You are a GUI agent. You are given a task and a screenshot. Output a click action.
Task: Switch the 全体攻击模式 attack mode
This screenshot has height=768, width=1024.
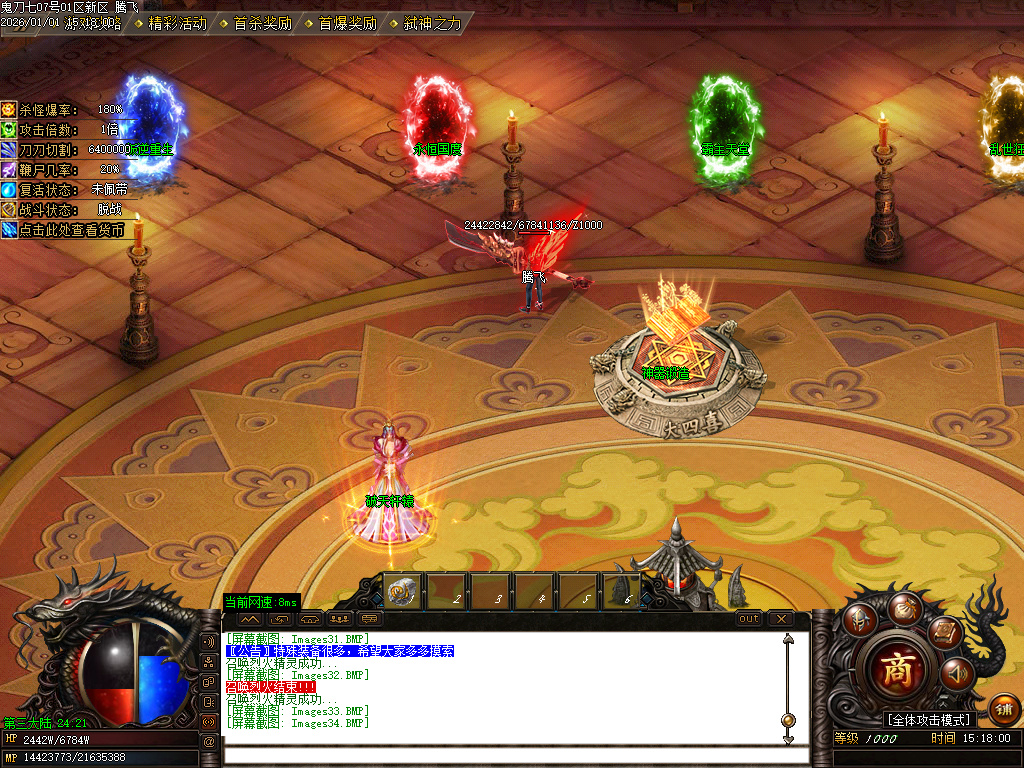[x=930, y=720]
